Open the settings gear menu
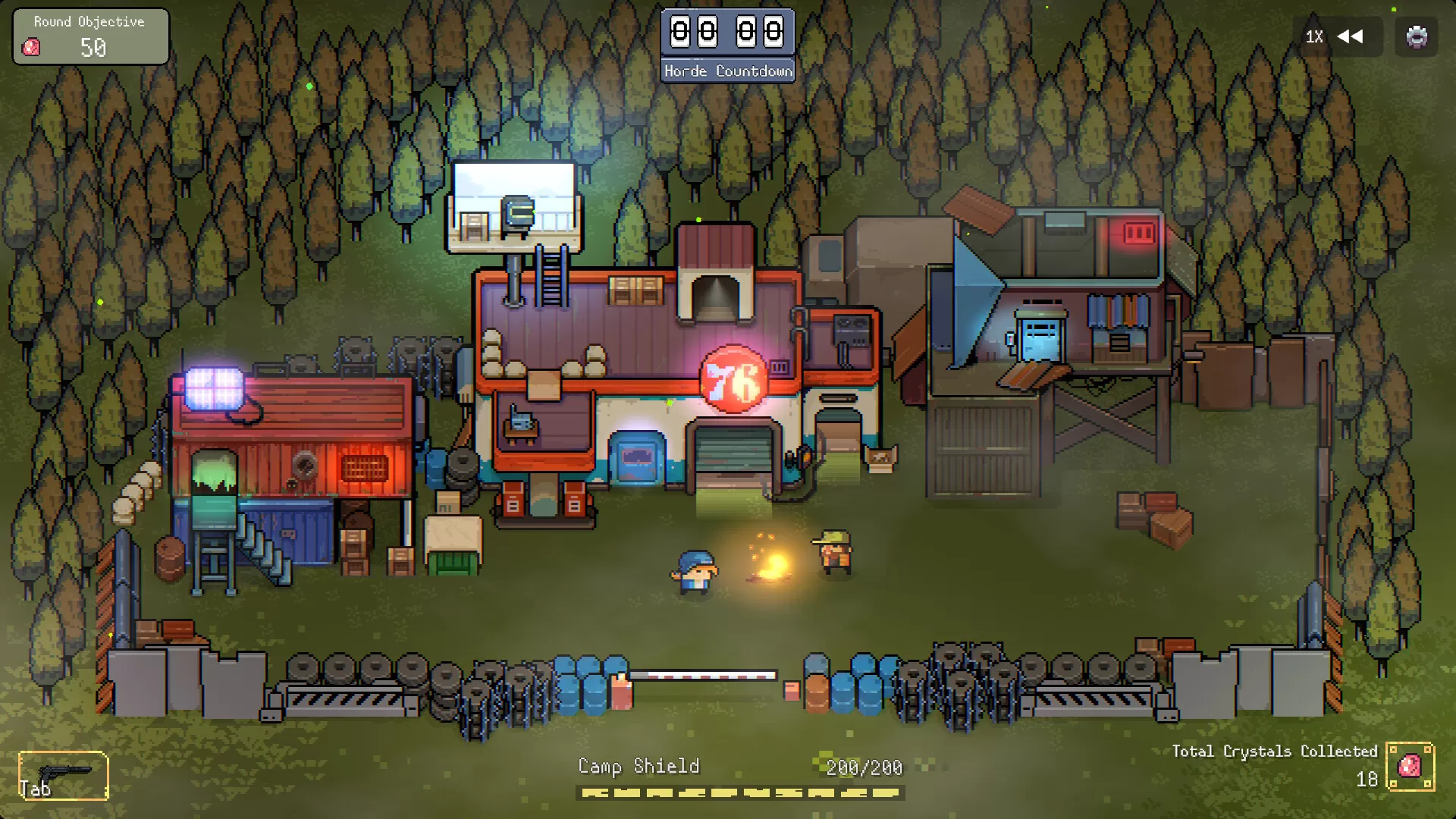This screenshot has width=1456, height=819. pyautogui.click(x=1416, y=36)
